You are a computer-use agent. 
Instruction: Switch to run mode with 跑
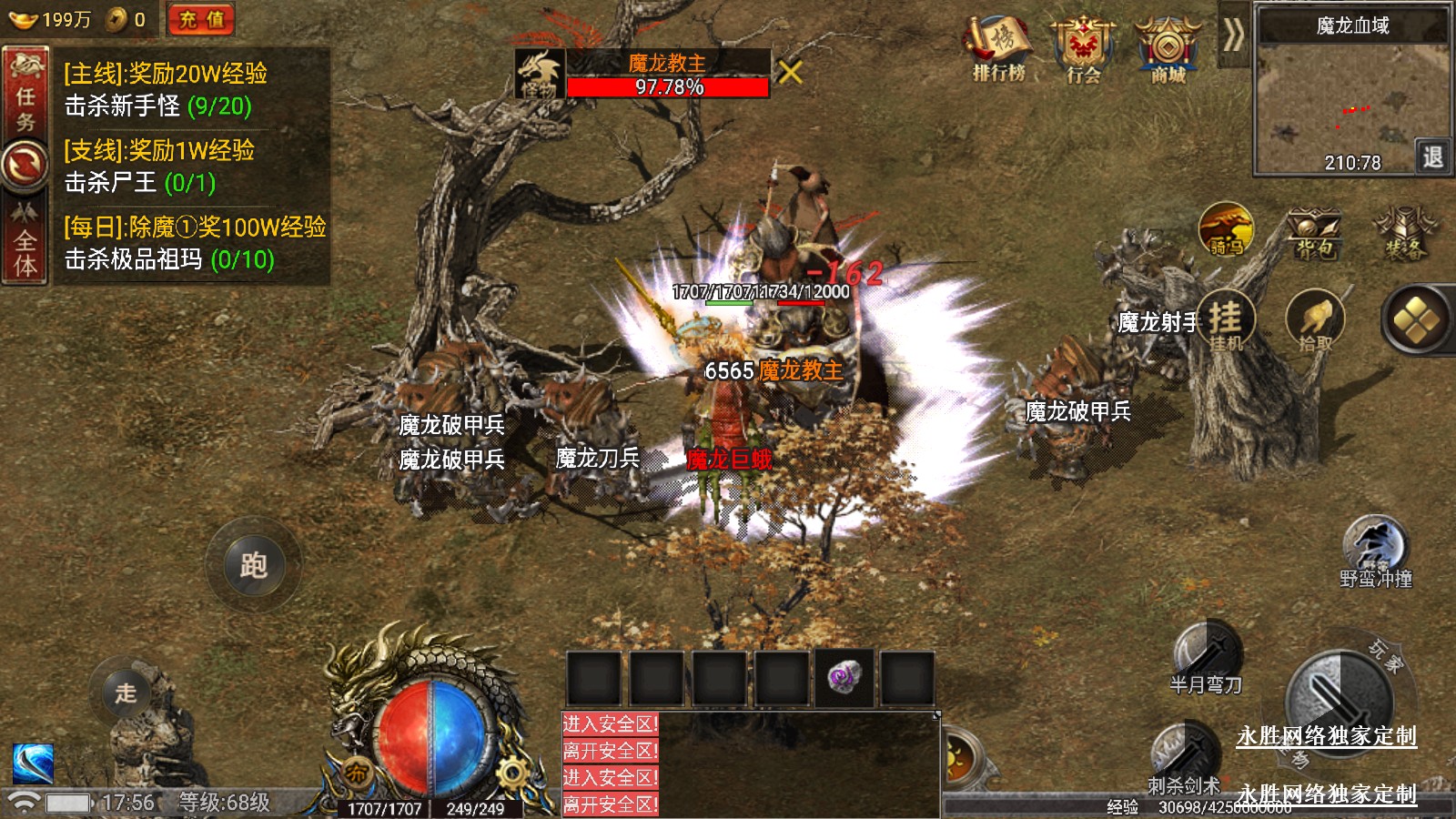pyautogui.click(x=253, y=565)
